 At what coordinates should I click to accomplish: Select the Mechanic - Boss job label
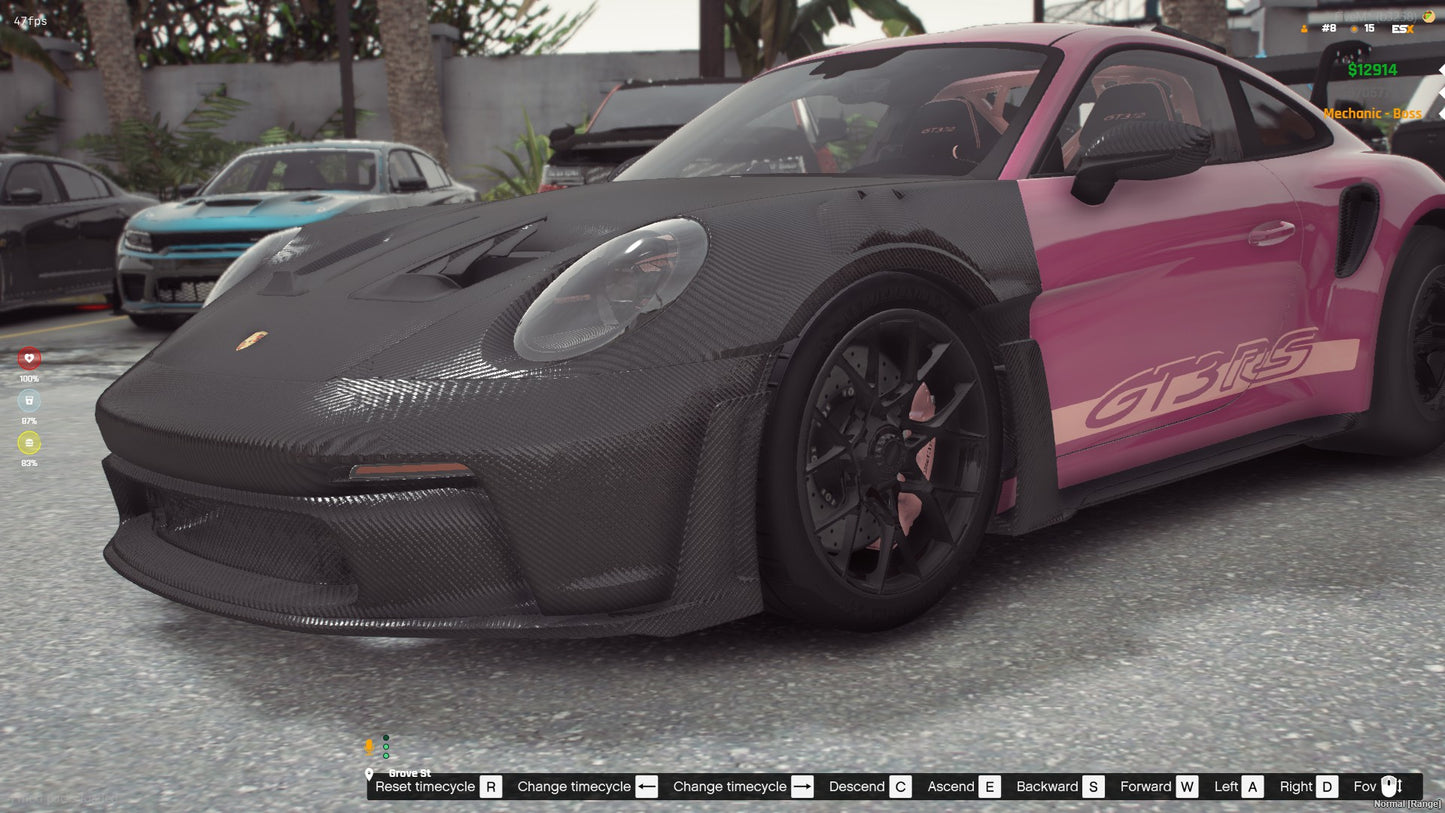1373,113
